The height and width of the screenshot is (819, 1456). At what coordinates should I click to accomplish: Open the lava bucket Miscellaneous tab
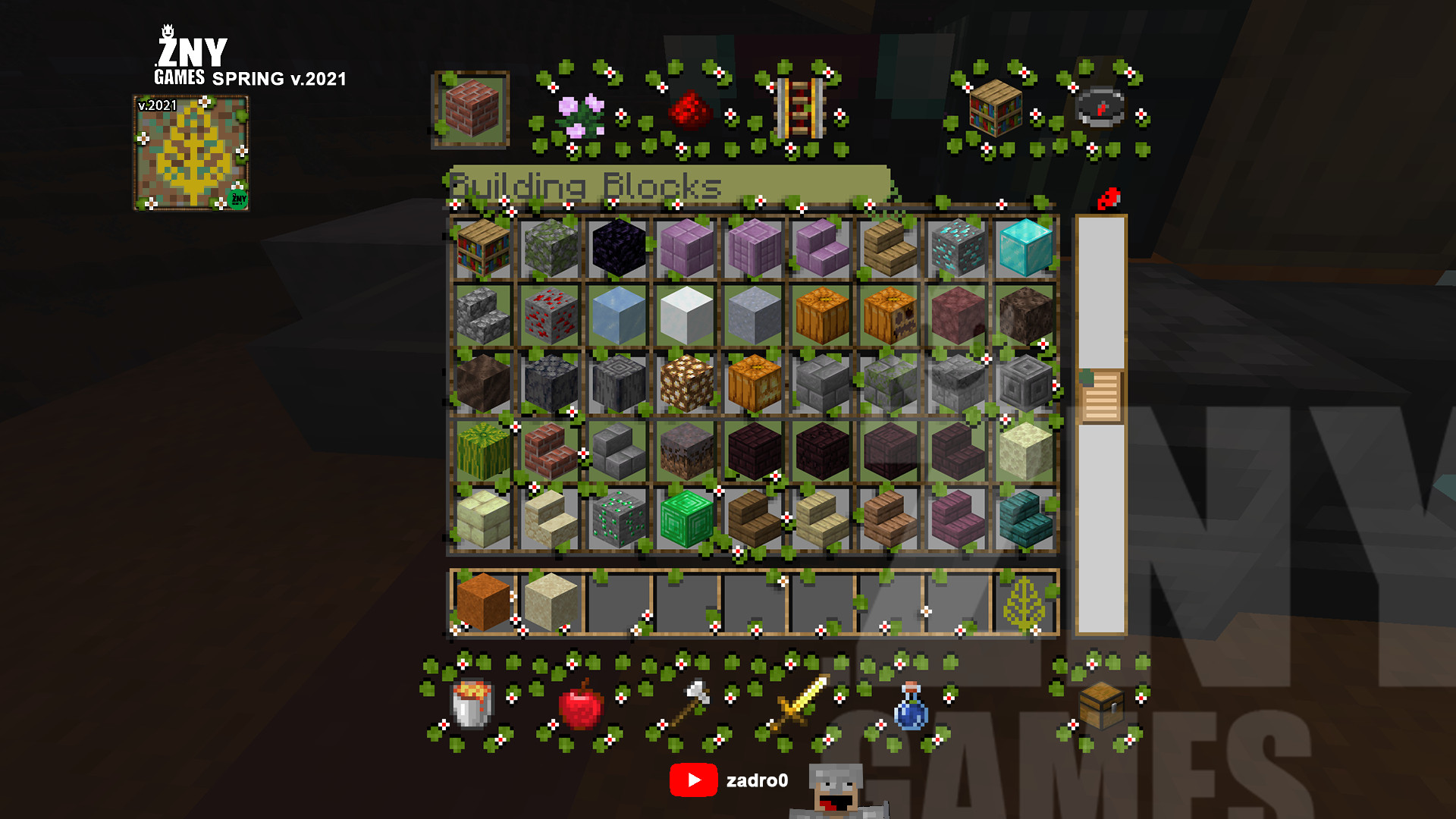pyautogui.click(x=472, y=703)
